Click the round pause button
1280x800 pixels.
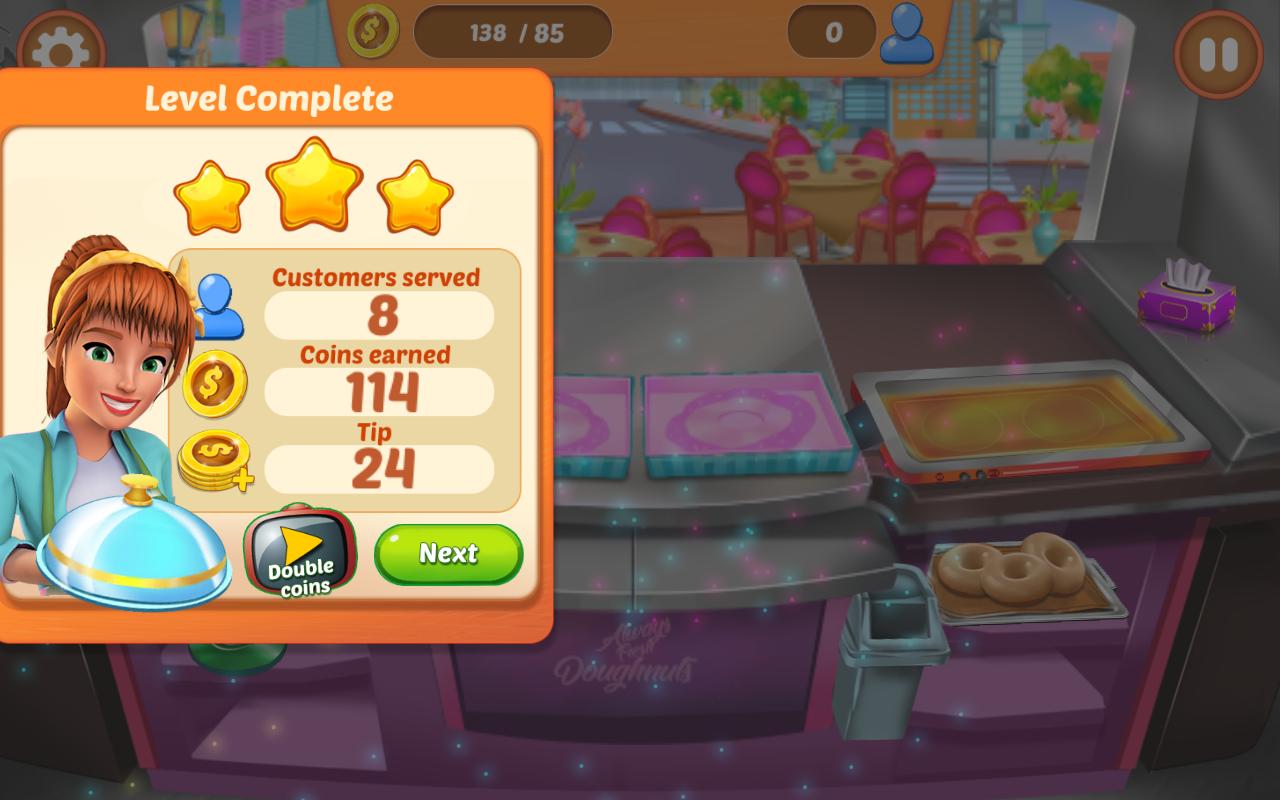[x=1218, y=55]
